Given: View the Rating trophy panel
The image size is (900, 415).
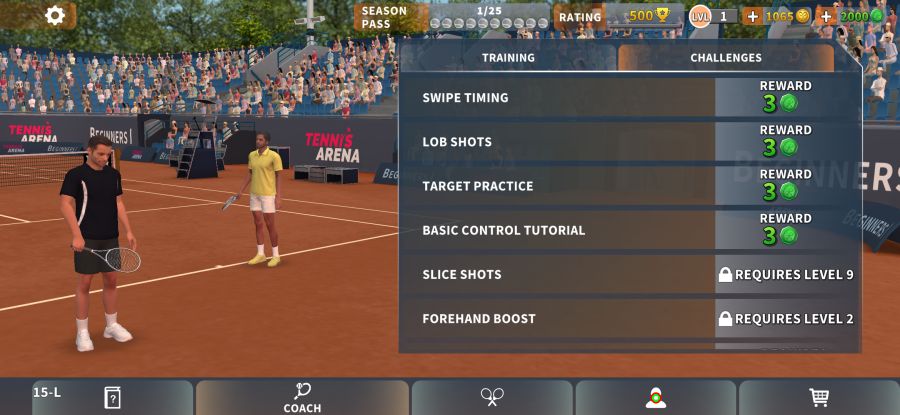Looking at the screenshot, I should 618,16.
